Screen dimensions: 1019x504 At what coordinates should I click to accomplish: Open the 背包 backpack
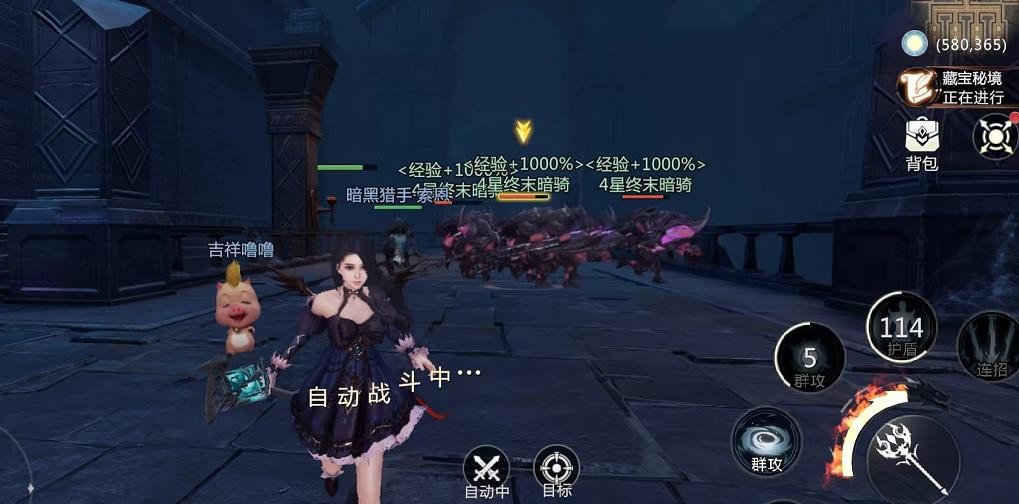pyautogui.click(x=921, y=143)
